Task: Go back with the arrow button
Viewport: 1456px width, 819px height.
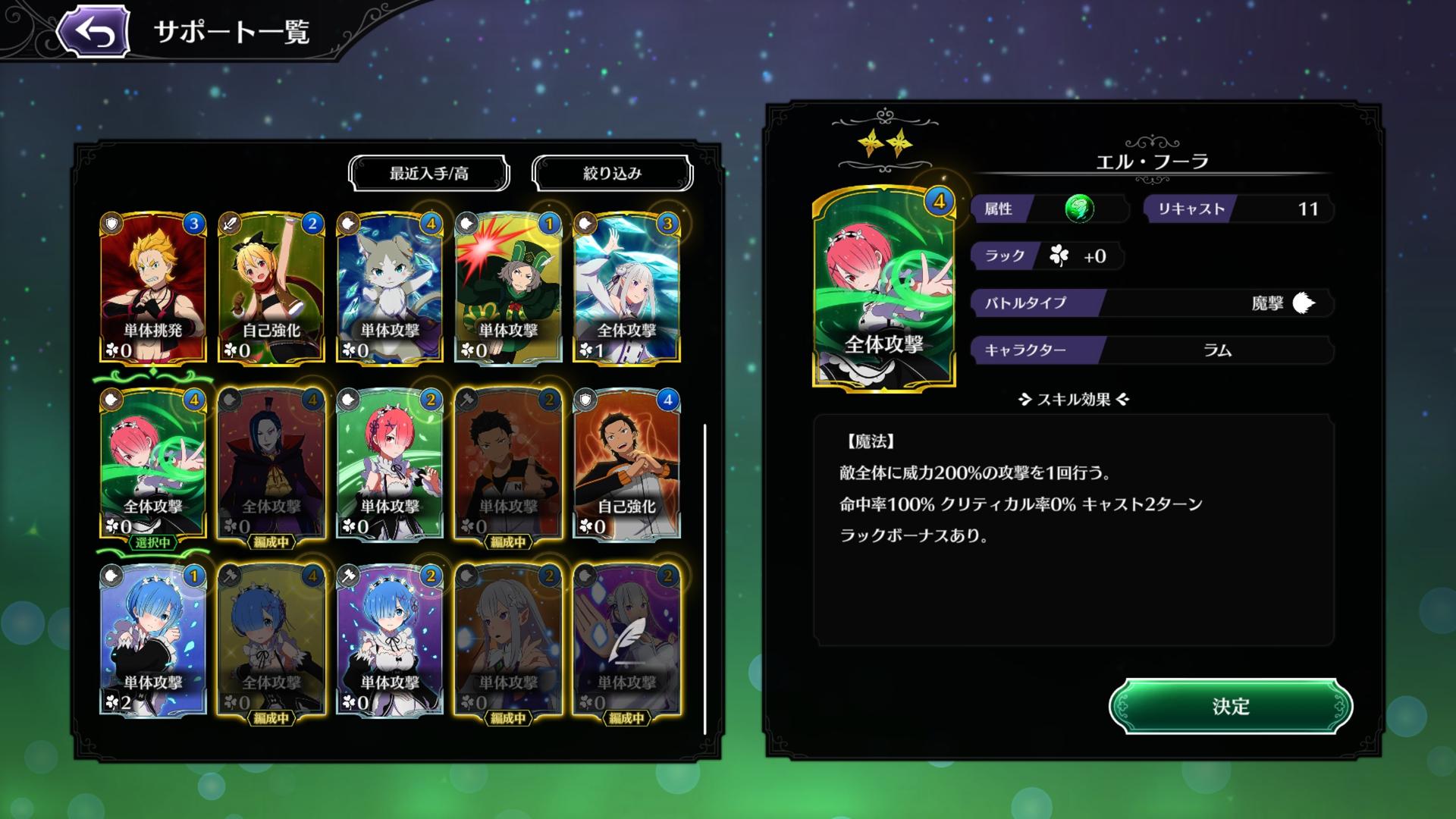Action: pos(94,33)
